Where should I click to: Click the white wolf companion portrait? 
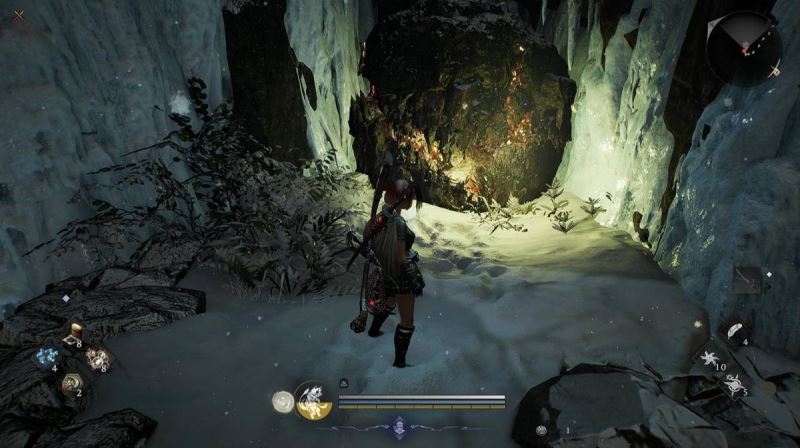click(313, 401)
